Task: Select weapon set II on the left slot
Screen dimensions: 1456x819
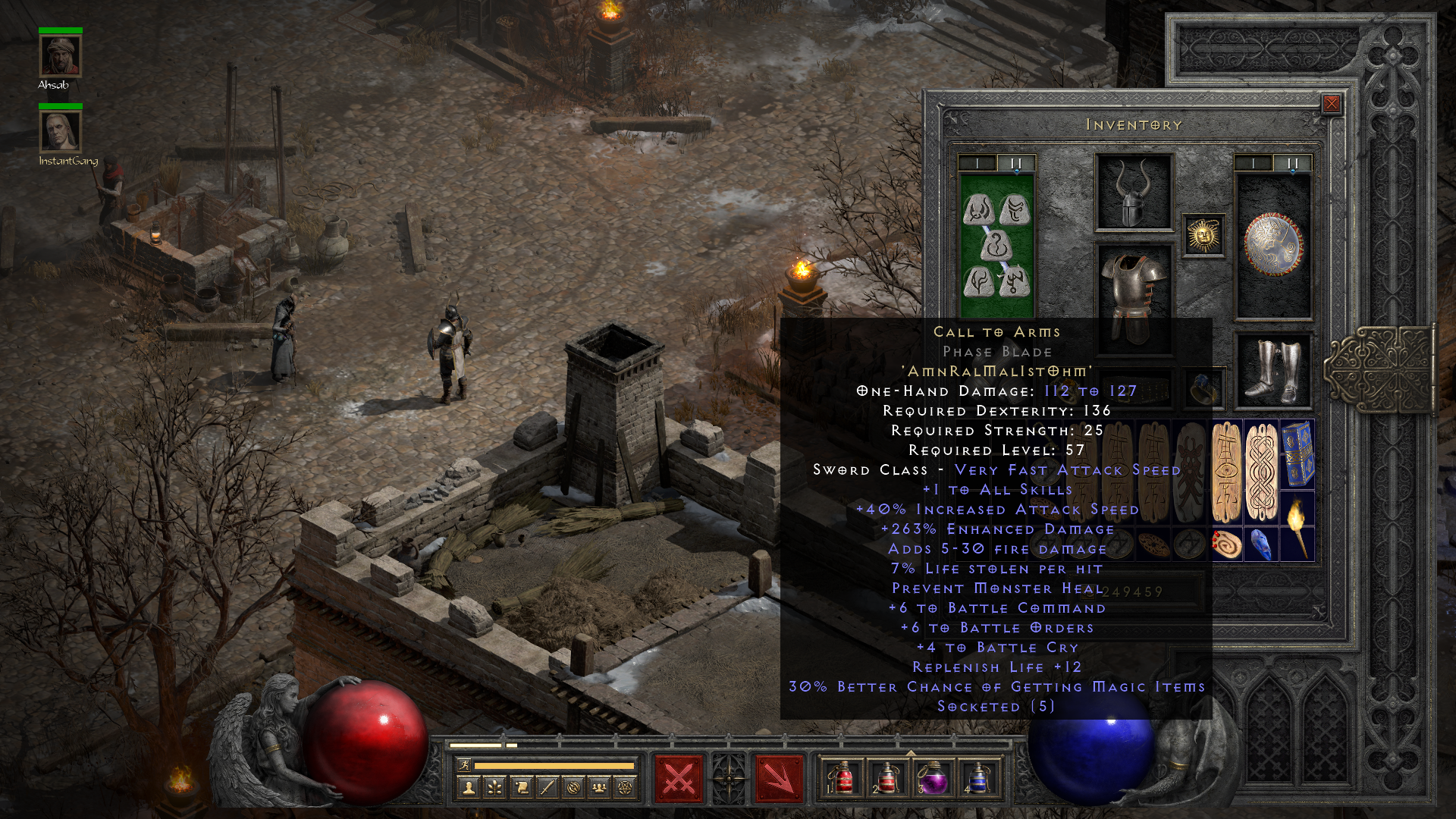Action: click(x=1015, y=162)
